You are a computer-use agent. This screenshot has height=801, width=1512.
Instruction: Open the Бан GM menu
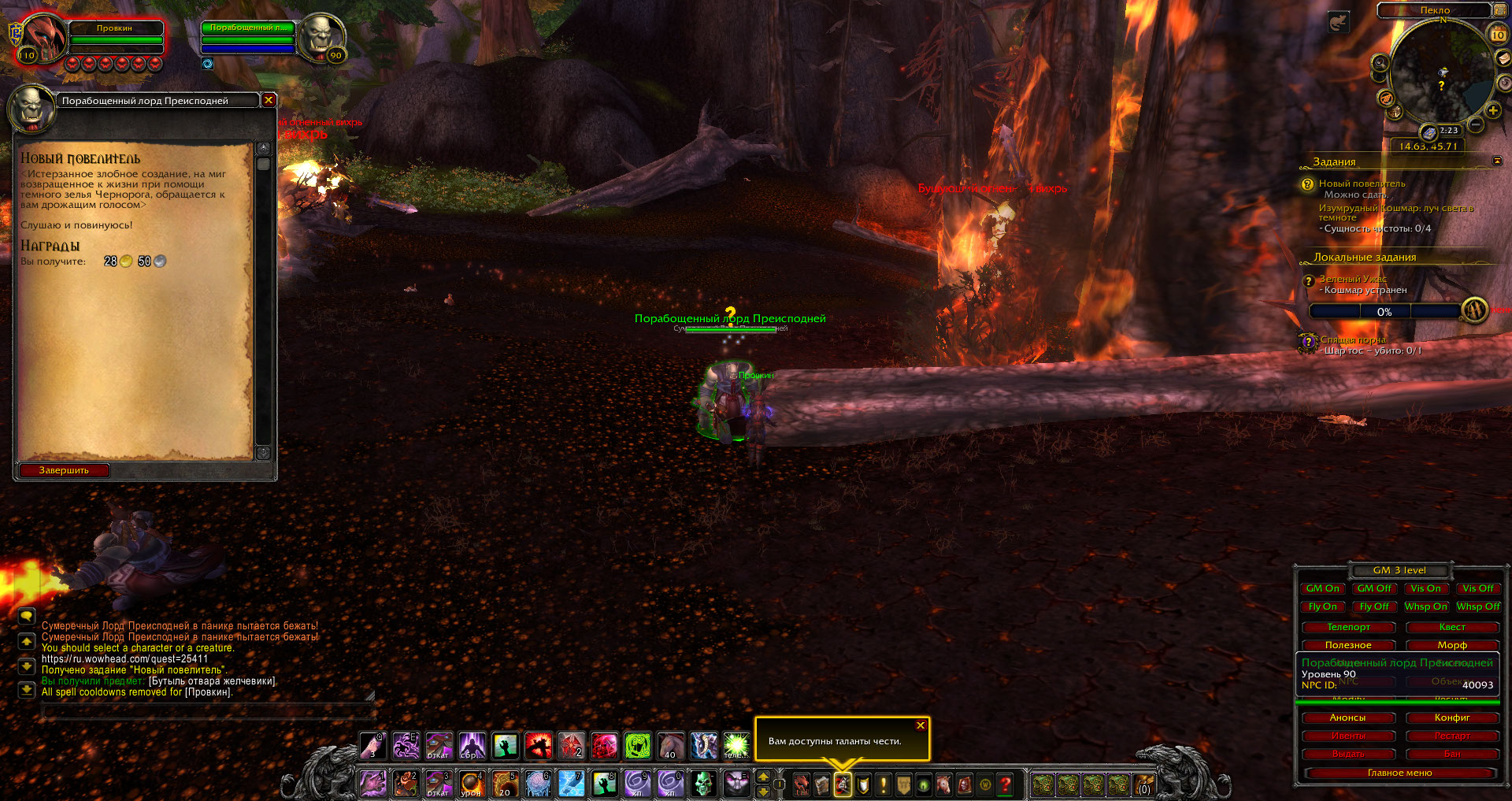(1452, 754)
